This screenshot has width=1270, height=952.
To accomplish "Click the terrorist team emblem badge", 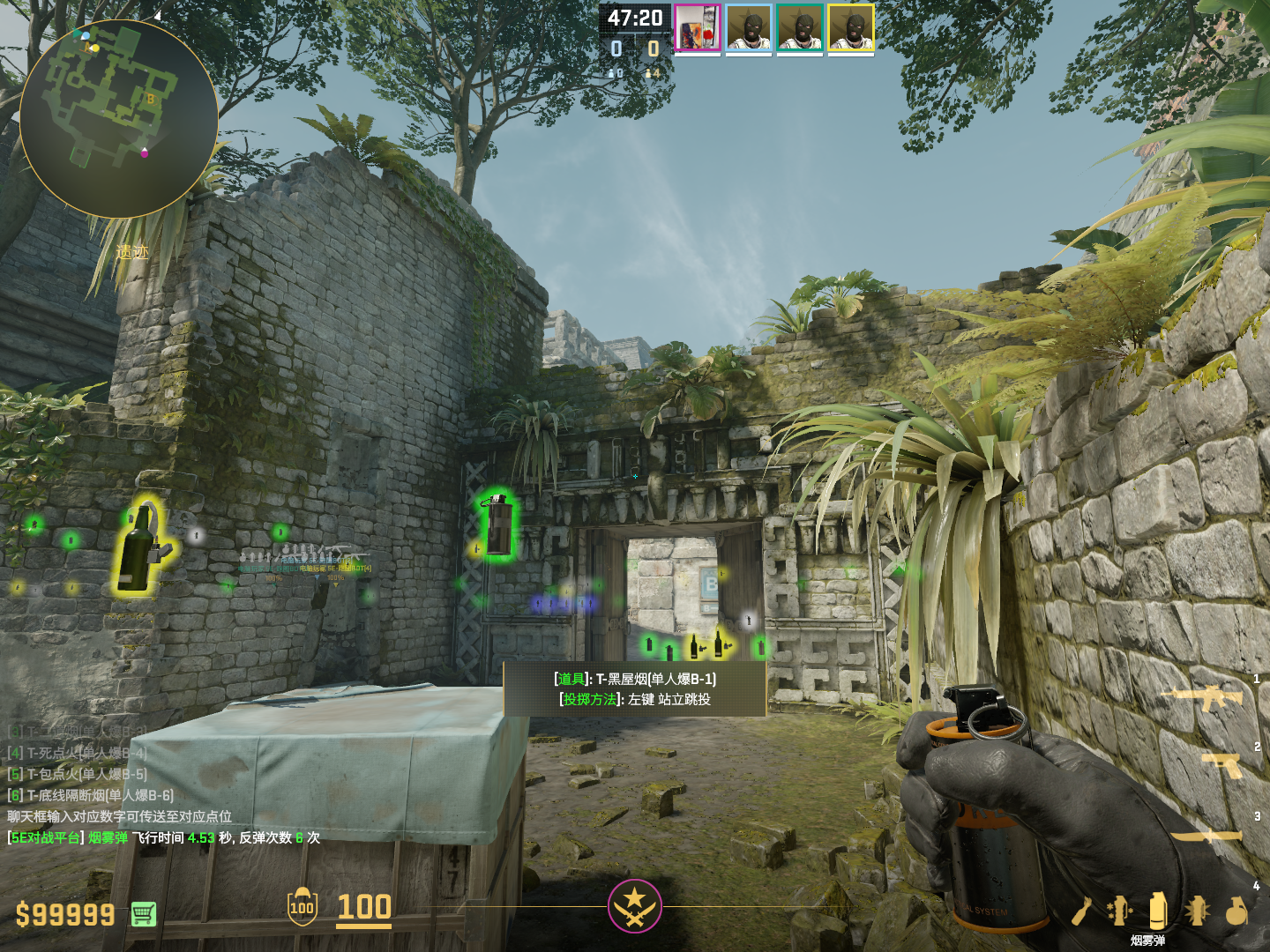I will pos(634,906).
